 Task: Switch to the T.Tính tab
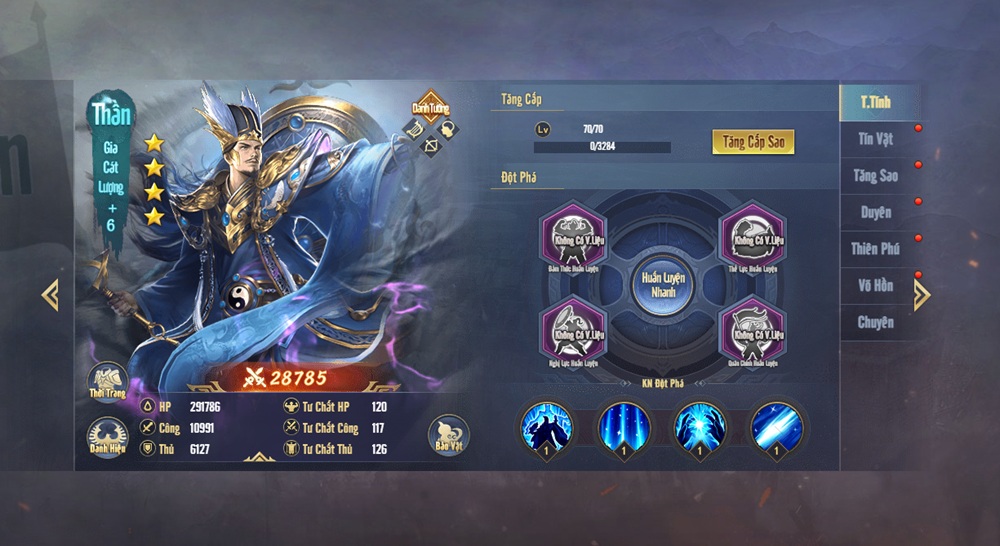[x=876, y=102]
